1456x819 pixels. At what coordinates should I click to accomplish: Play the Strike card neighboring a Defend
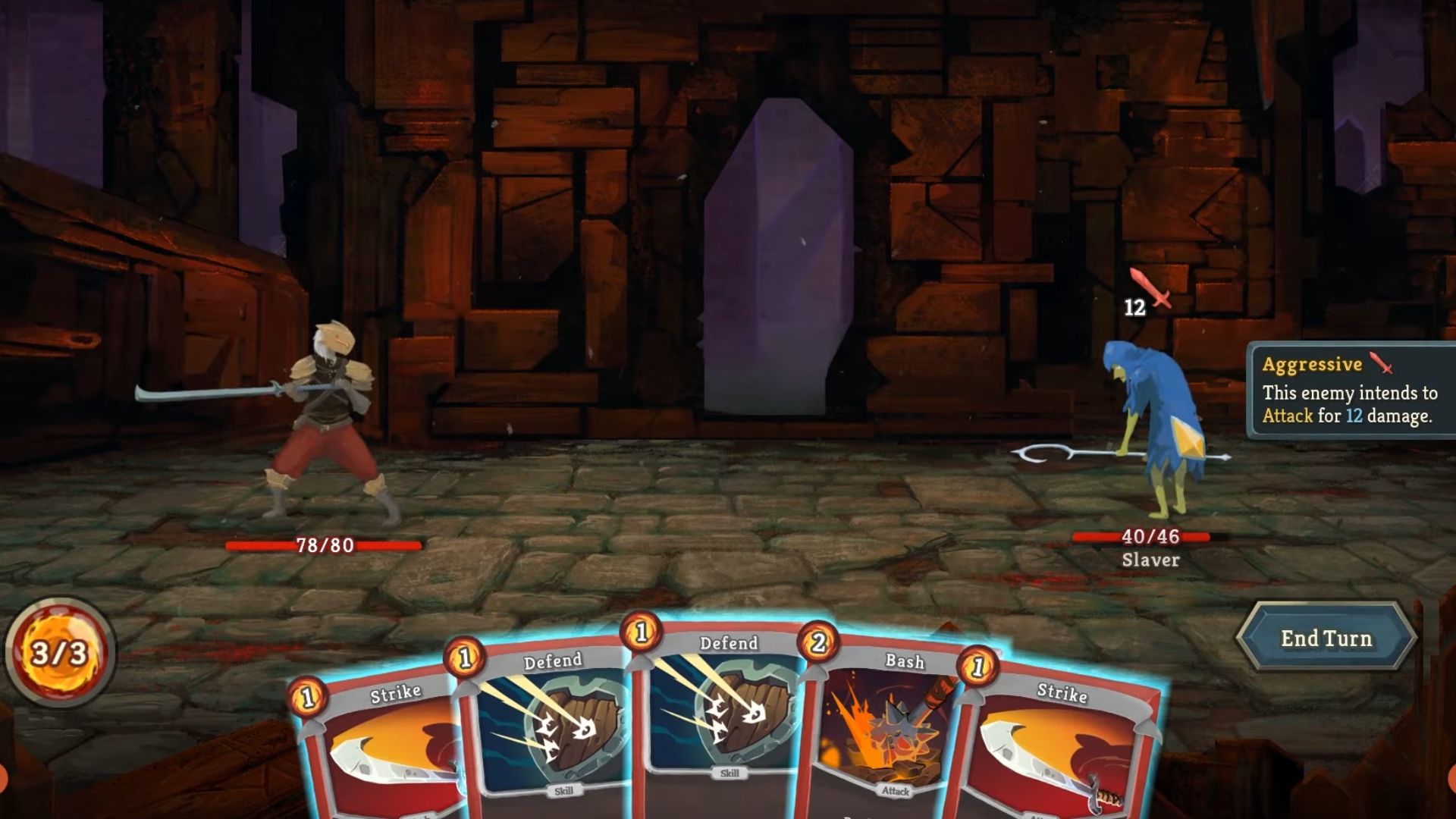point(379,751)
